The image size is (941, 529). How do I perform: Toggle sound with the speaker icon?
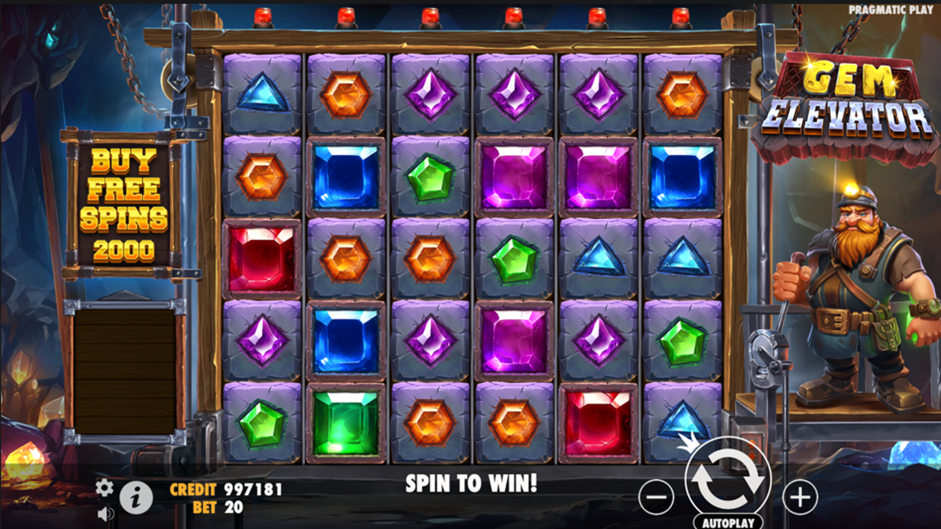coord(106,514)
